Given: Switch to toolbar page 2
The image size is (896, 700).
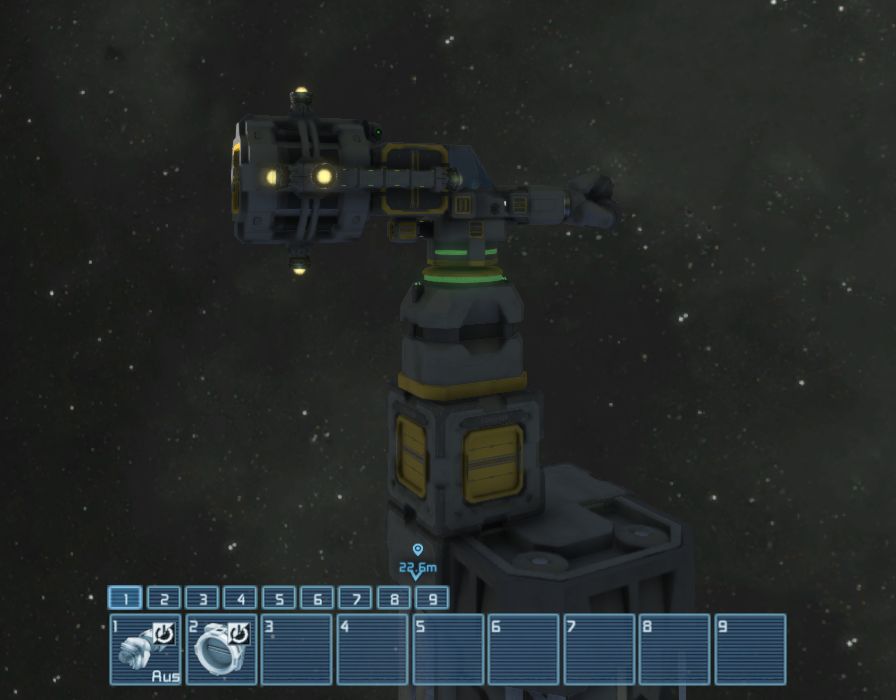Looking at the screenshot, I should pyautogui.click(x=163, y=598).
